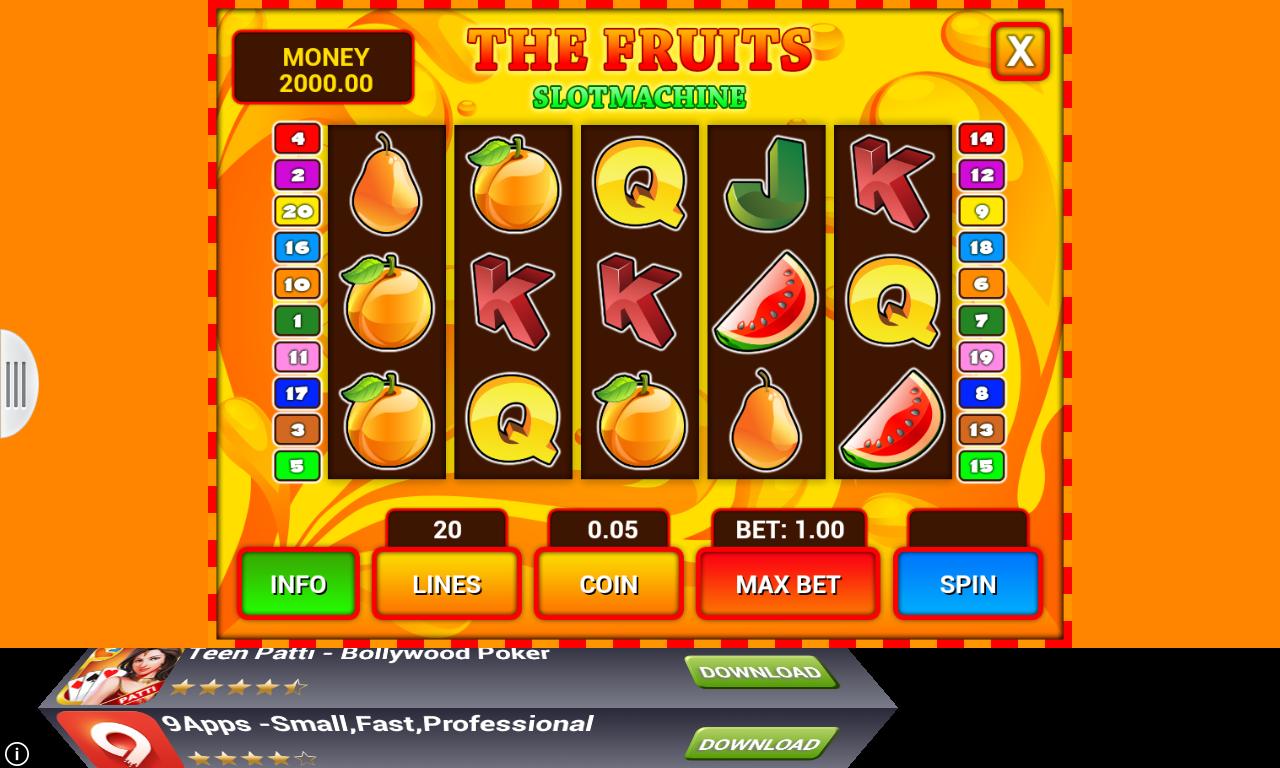
Task: Select the green payline 1 selector
Action: pyautogui.click(x=296, y=320)
